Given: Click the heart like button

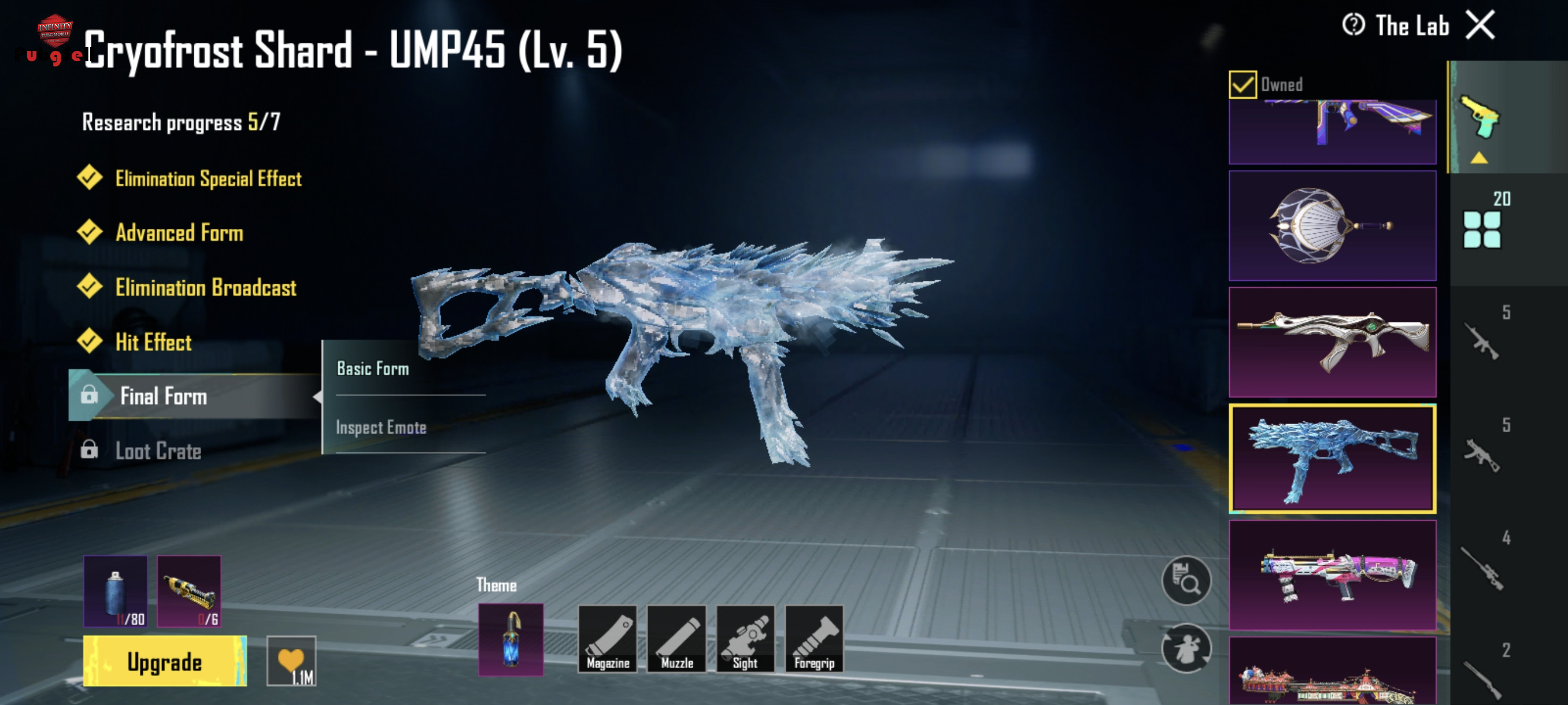Looking at the screenshot, I should 291,661.
